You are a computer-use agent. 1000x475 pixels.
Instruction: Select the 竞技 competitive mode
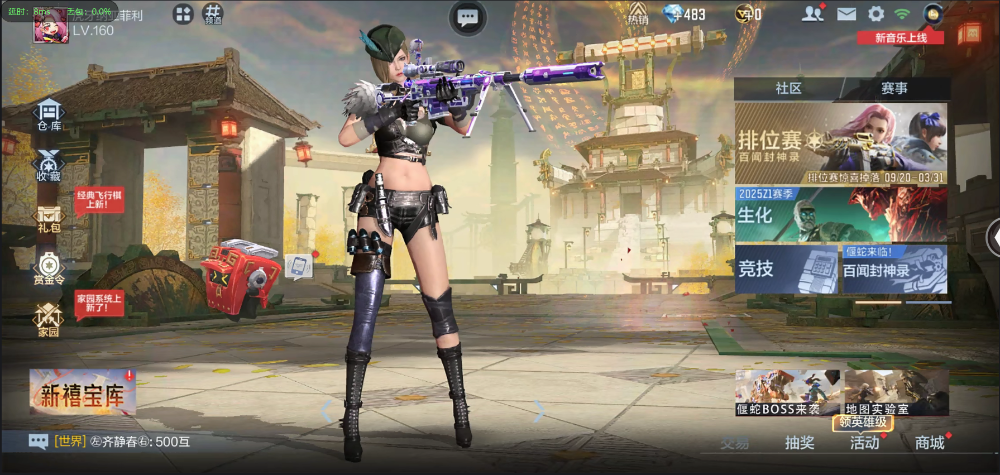784,269
